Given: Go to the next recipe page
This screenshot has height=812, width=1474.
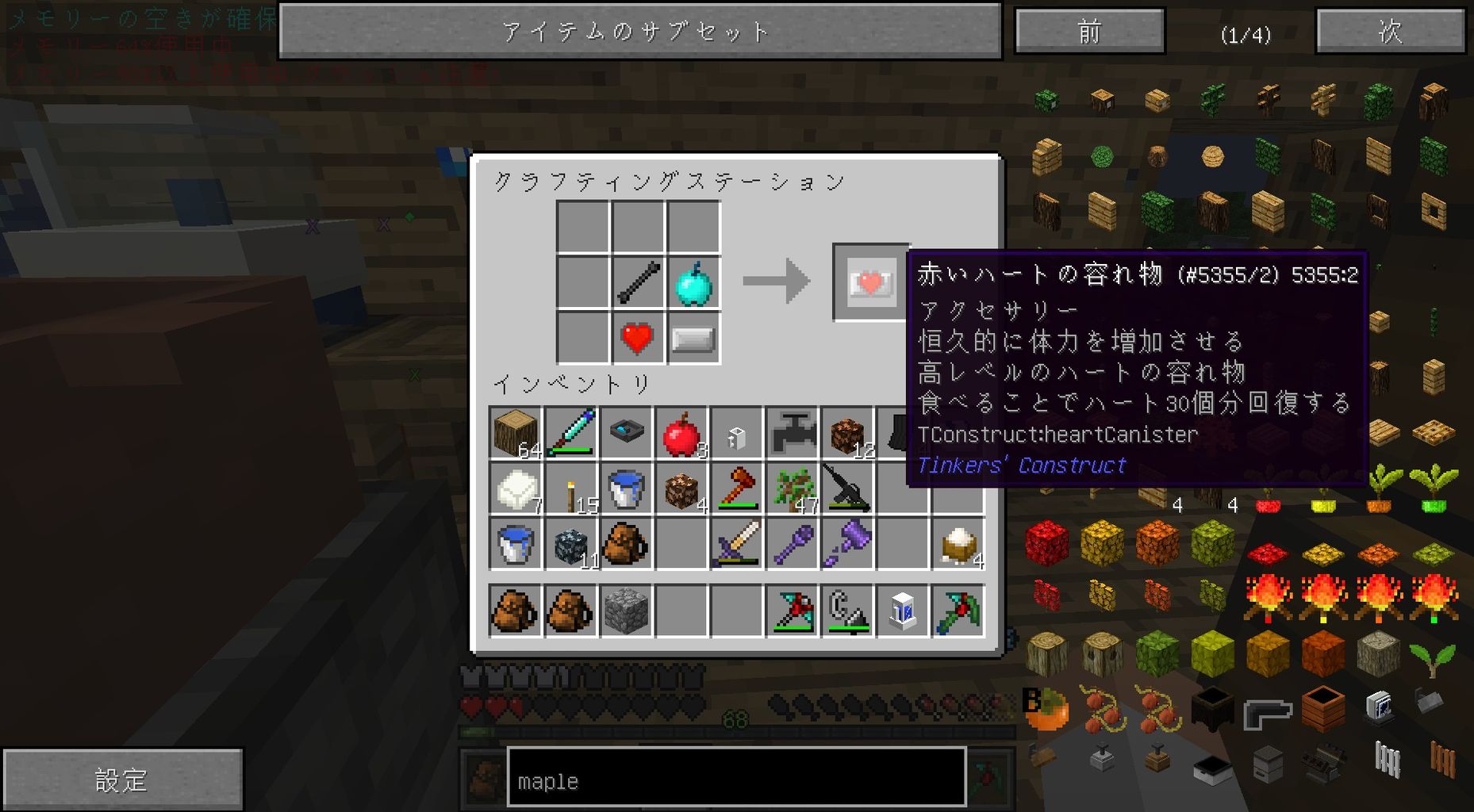Looking at the screenshot, I should coord(1391,32).
